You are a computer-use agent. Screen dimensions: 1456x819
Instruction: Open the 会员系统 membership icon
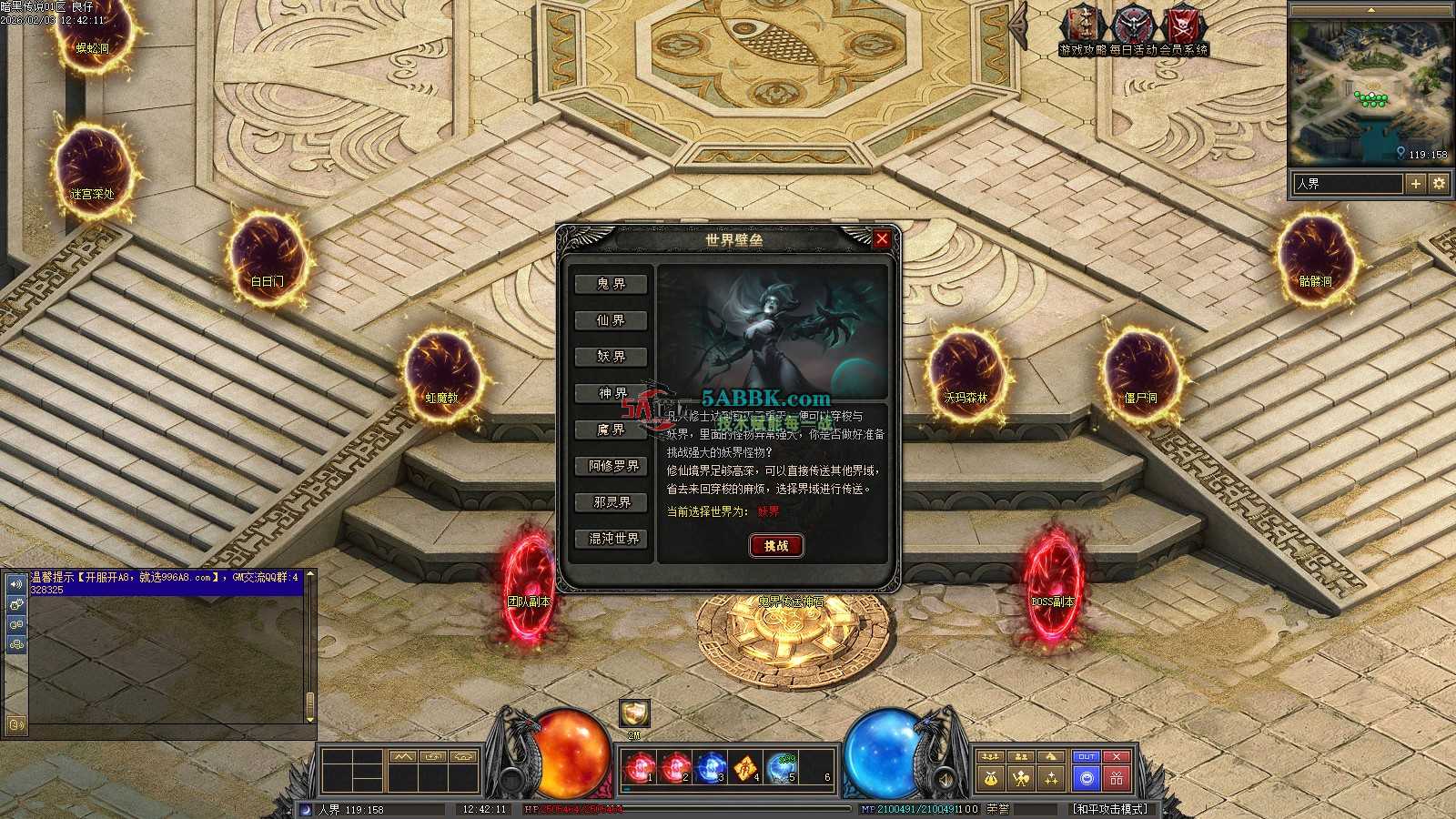click(1184, 27)
